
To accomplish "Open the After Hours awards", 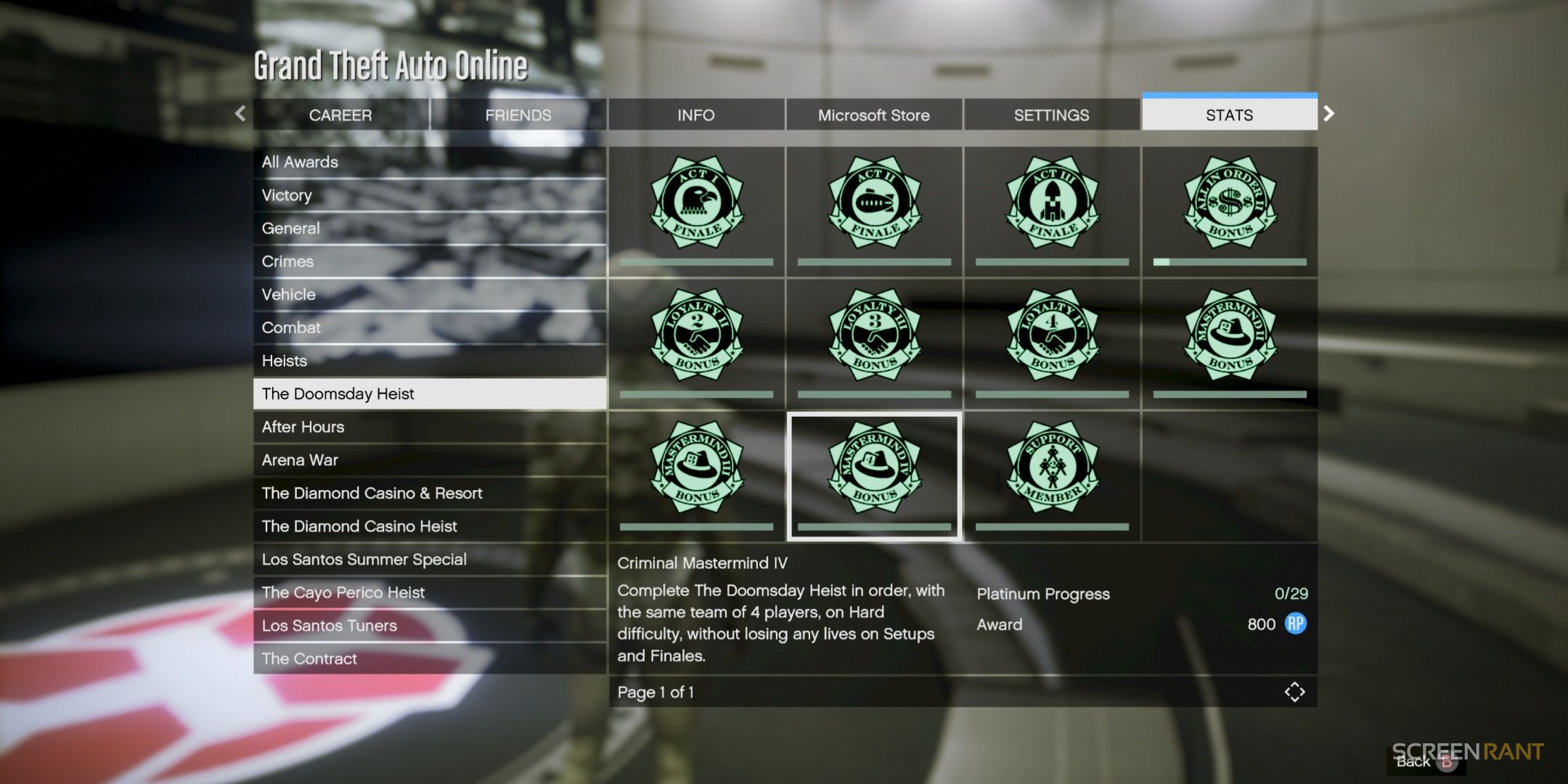I will click(429, 427).
